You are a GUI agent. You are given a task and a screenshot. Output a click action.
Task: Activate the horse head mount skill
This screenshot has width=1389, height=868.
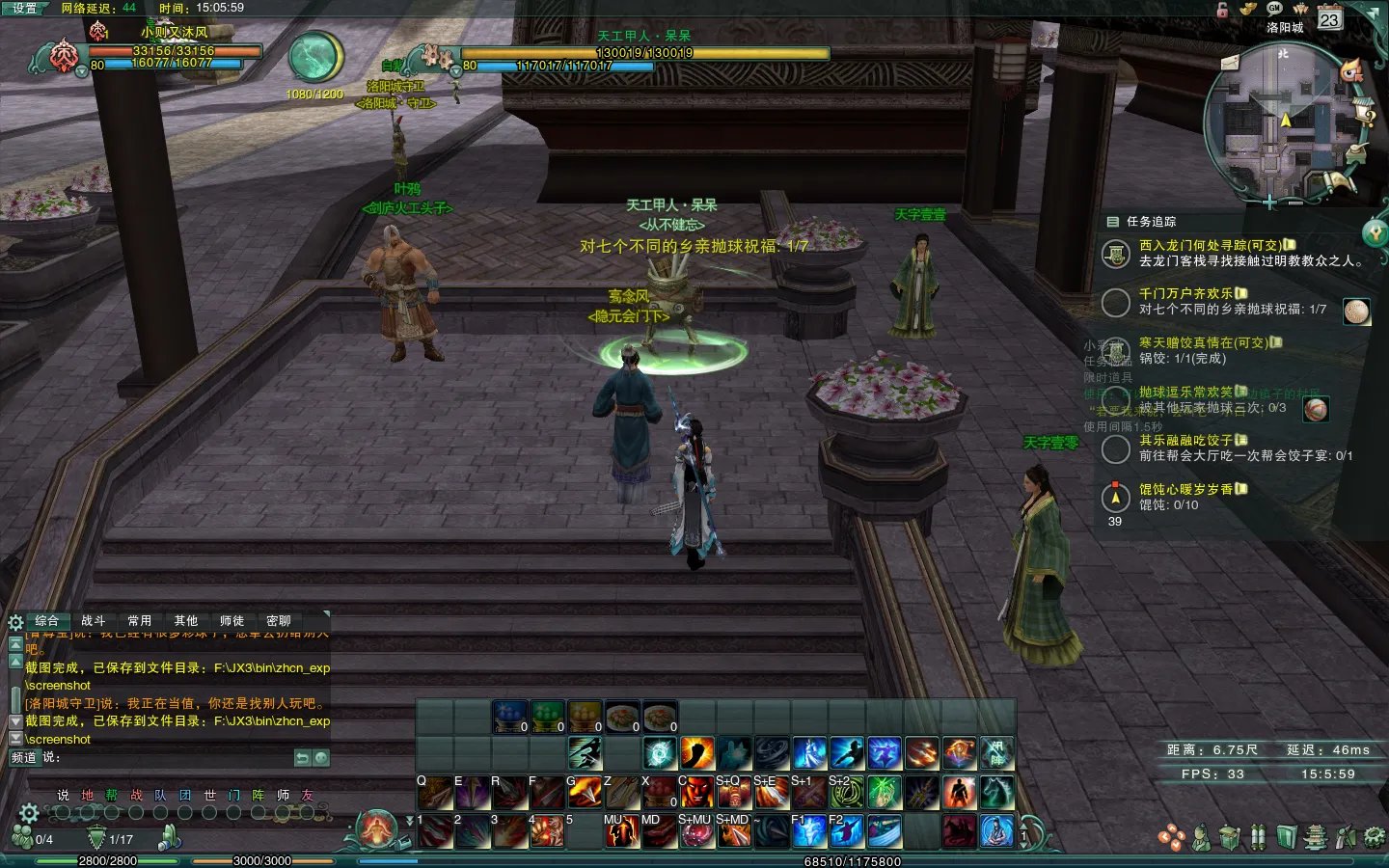point(997,793)
